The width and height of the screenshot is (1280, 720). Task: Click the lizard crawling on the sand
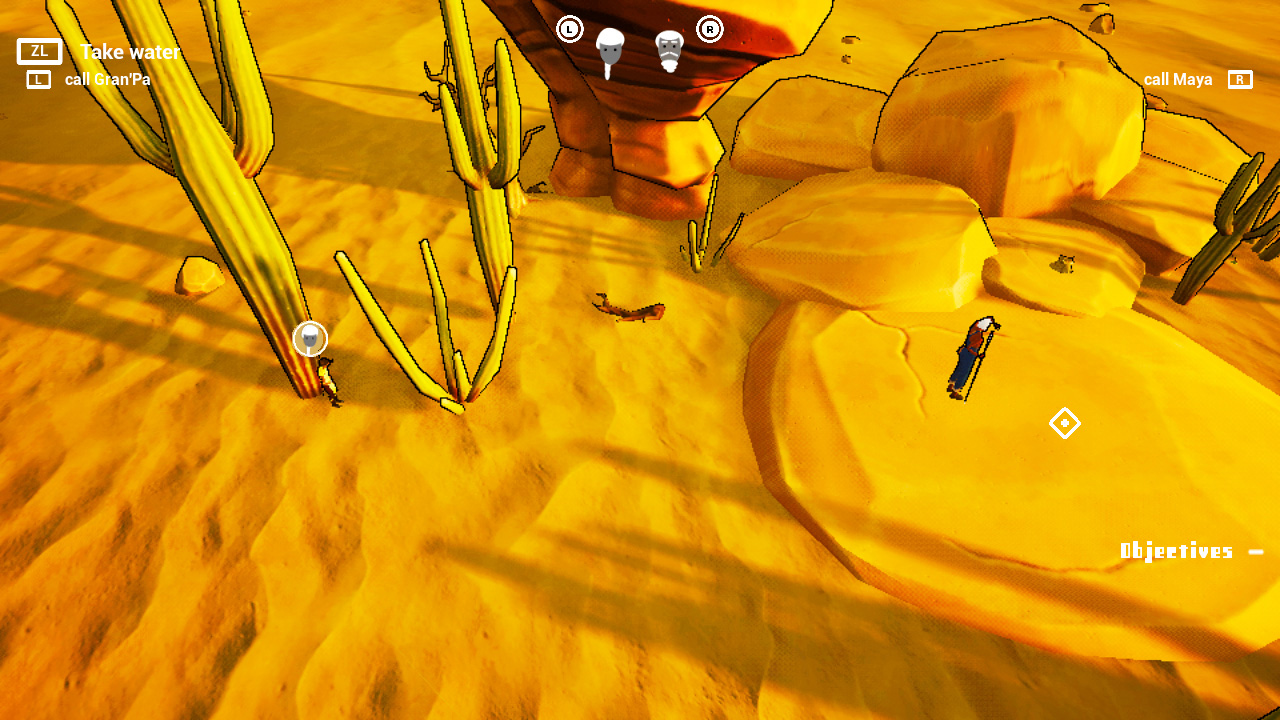coord(630,308)
